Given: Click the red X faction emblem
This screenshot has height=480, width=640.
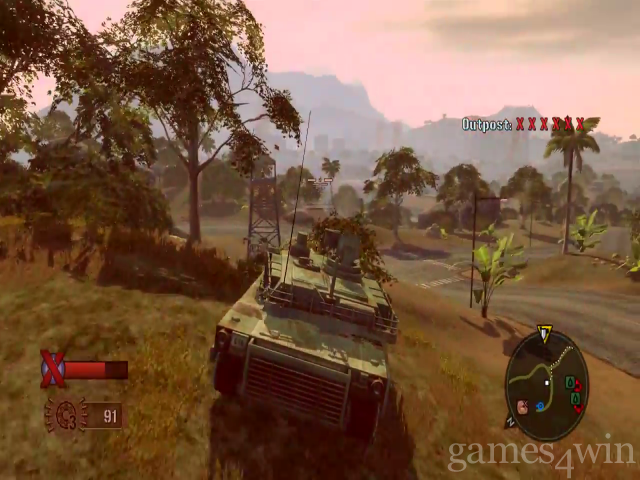Looking at the screenshot, I should pyautogui.click(x=52, y=369).
